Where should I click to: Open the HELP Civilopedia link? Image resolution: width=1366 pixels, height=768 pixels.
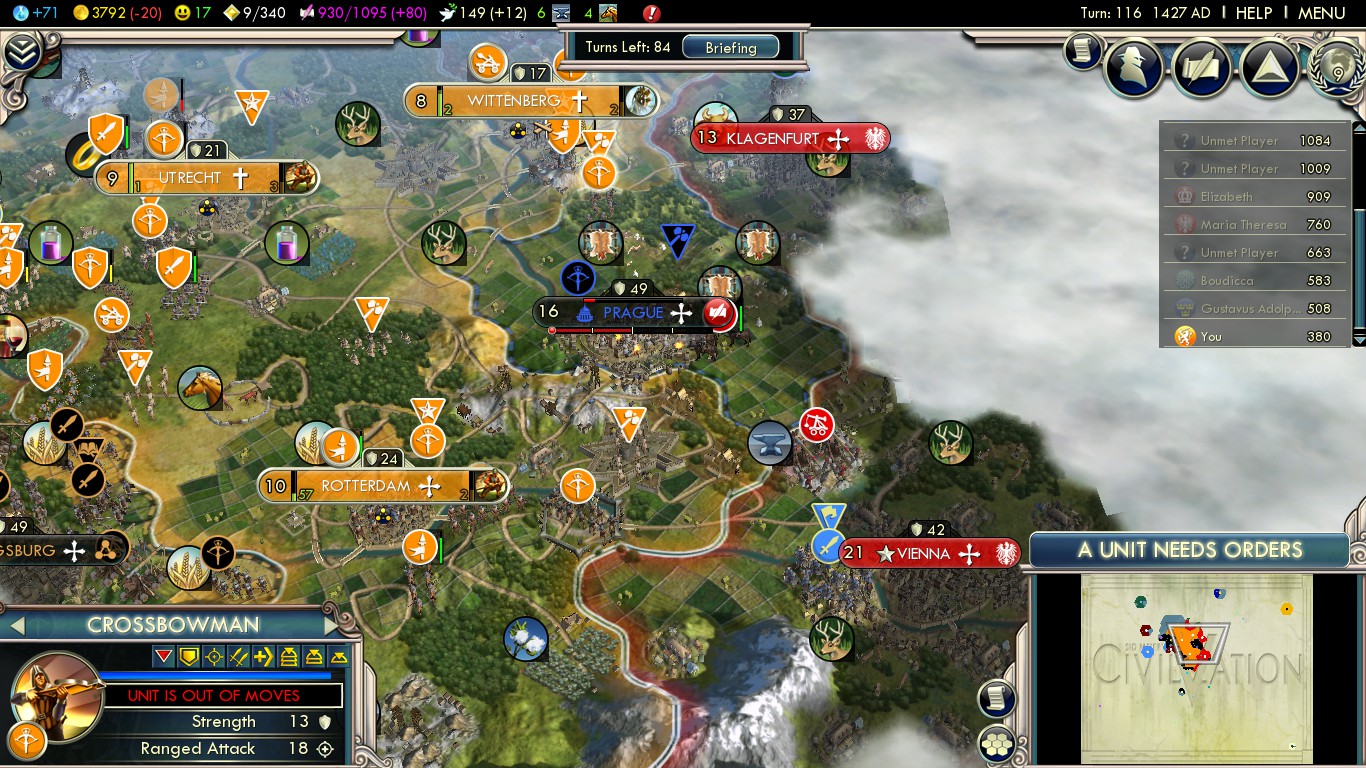(x=1253, y=13)
